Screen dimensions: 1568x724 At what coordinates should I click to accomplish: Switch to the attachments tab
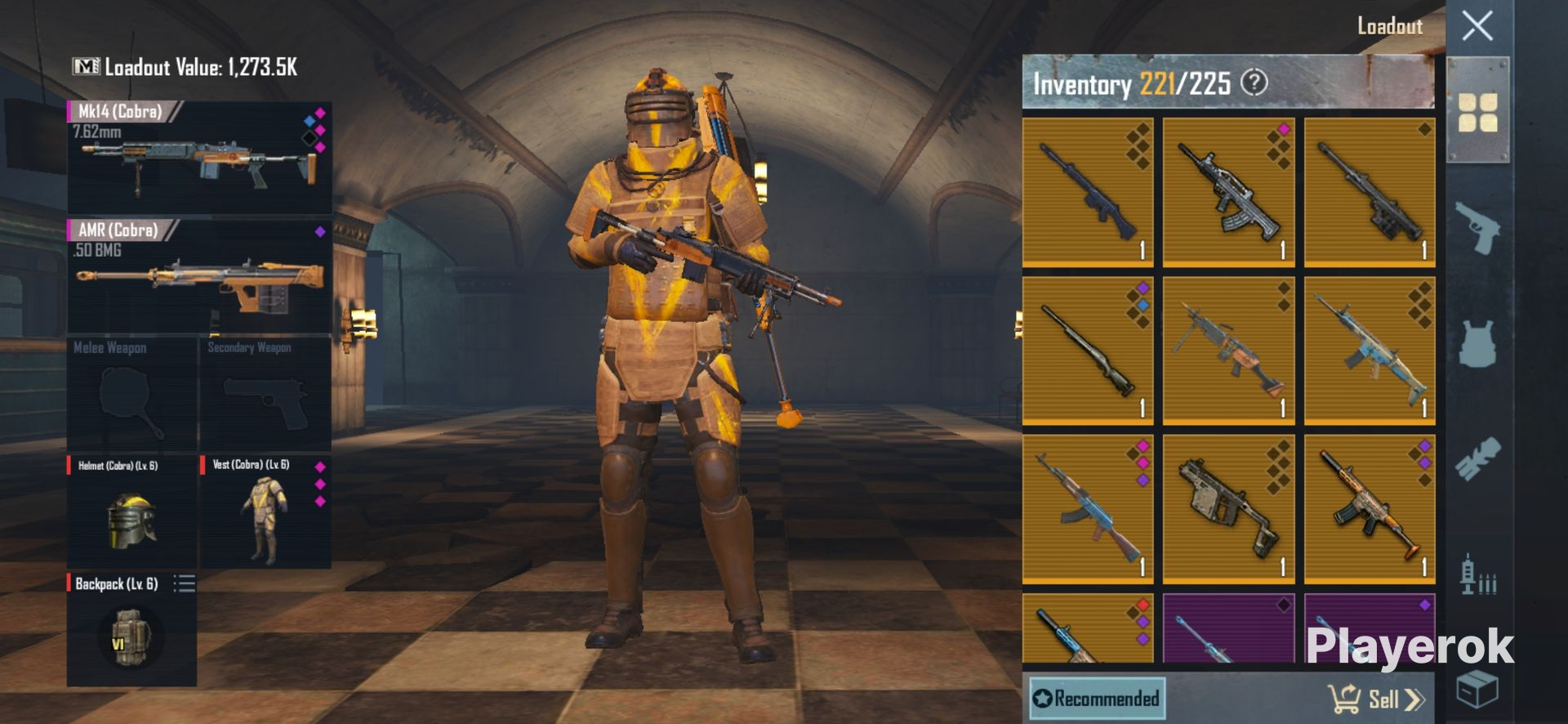click(1477, 458)
